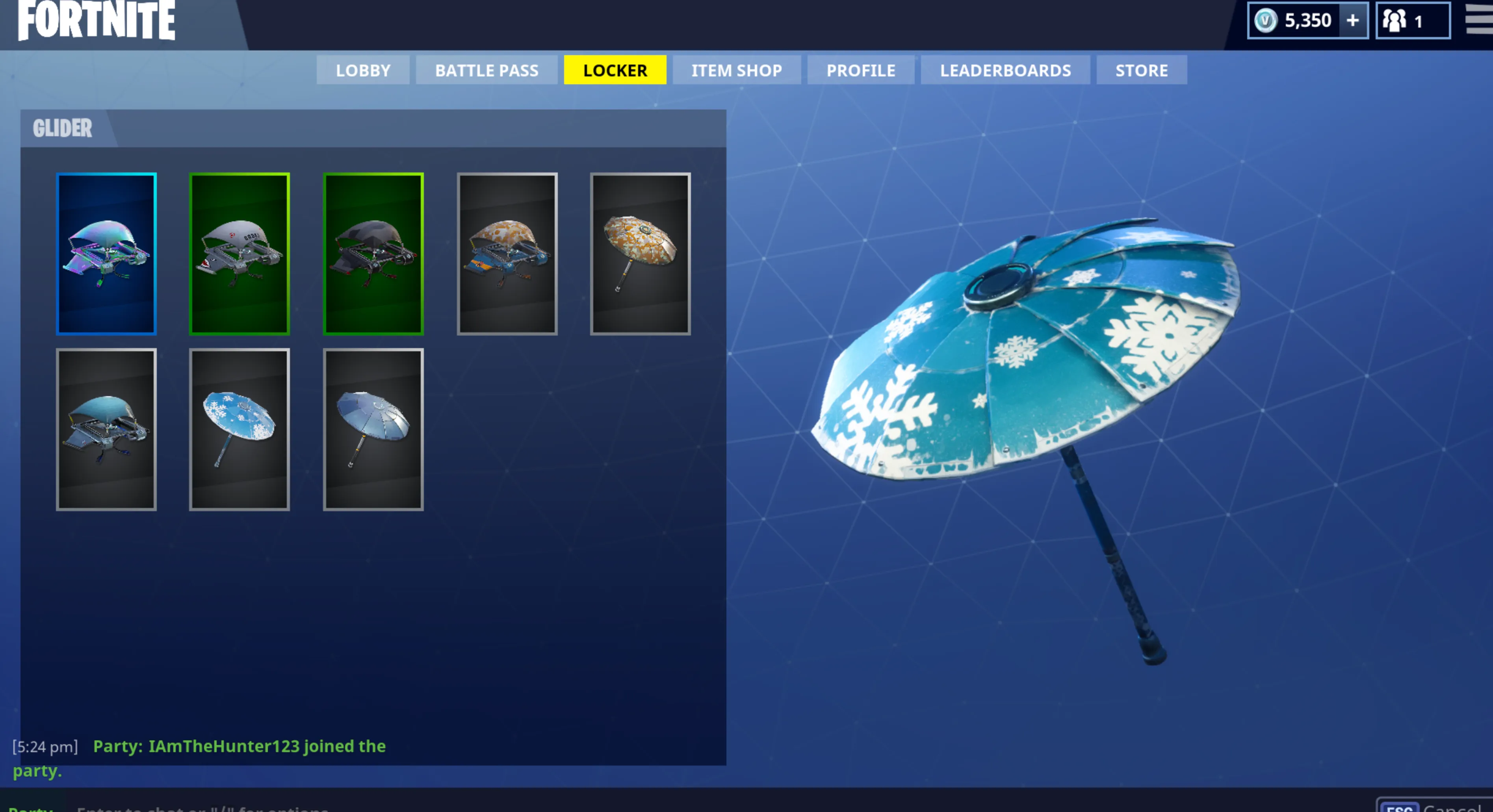Equip the silver metallic umbrella

(x=374, y=428)
